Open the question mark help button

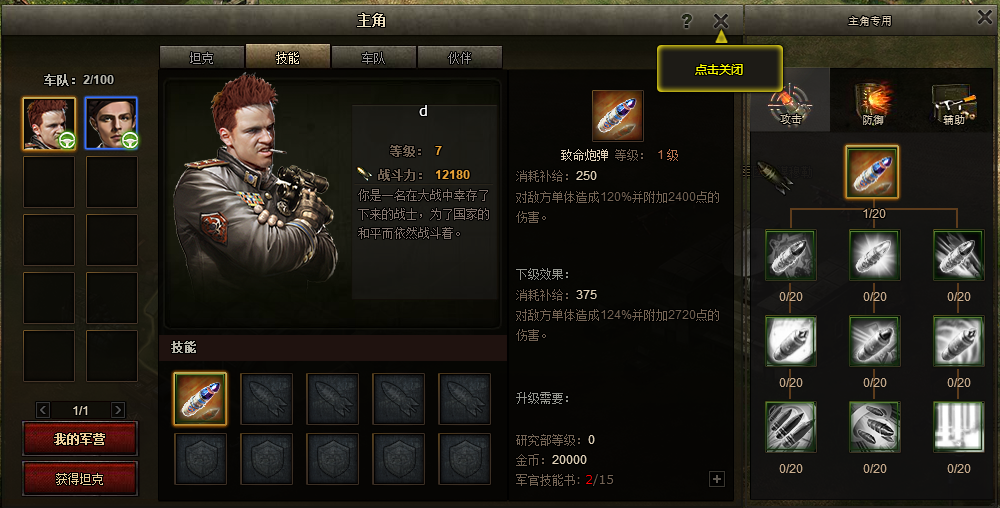[687, 20]
